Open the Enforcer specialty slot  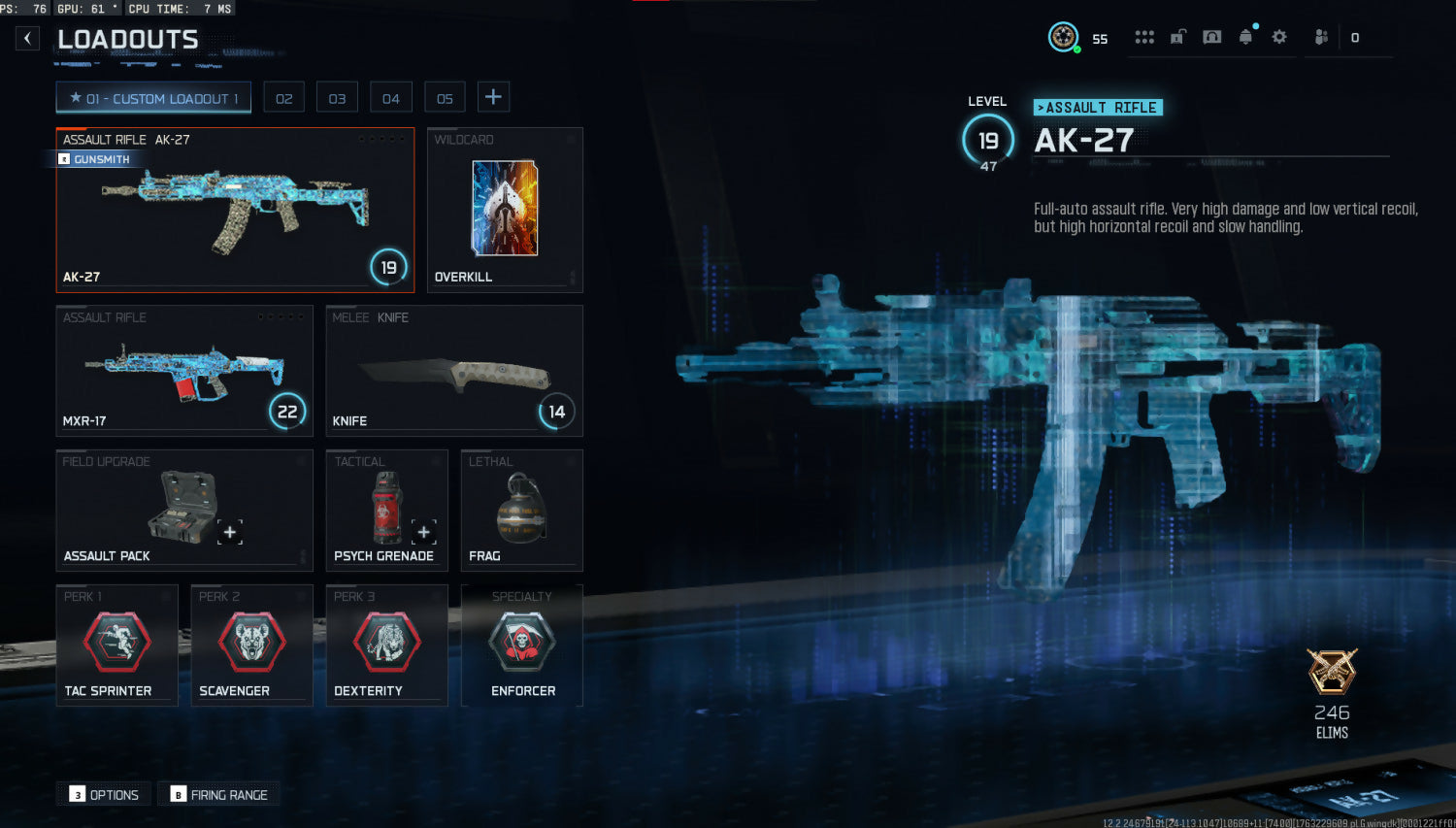tap(521, 645)
